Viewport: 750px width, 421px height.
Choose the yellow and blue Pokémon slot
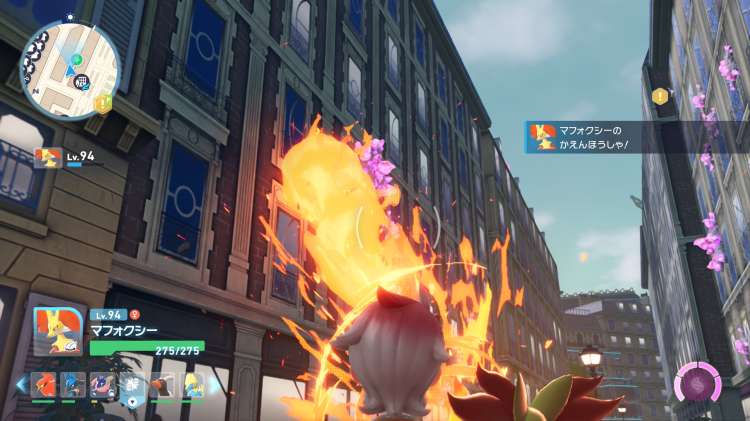(x=192, y=385)
